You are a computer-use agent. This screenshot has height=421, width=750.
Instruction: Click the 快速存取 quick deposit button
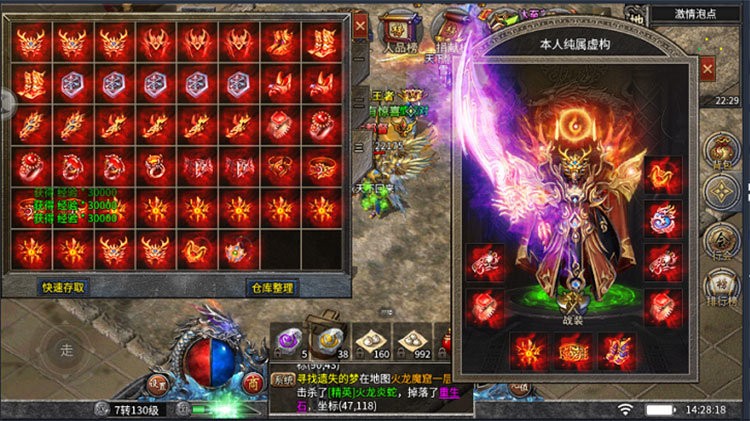pyautogui.click(x=62, y=287)
